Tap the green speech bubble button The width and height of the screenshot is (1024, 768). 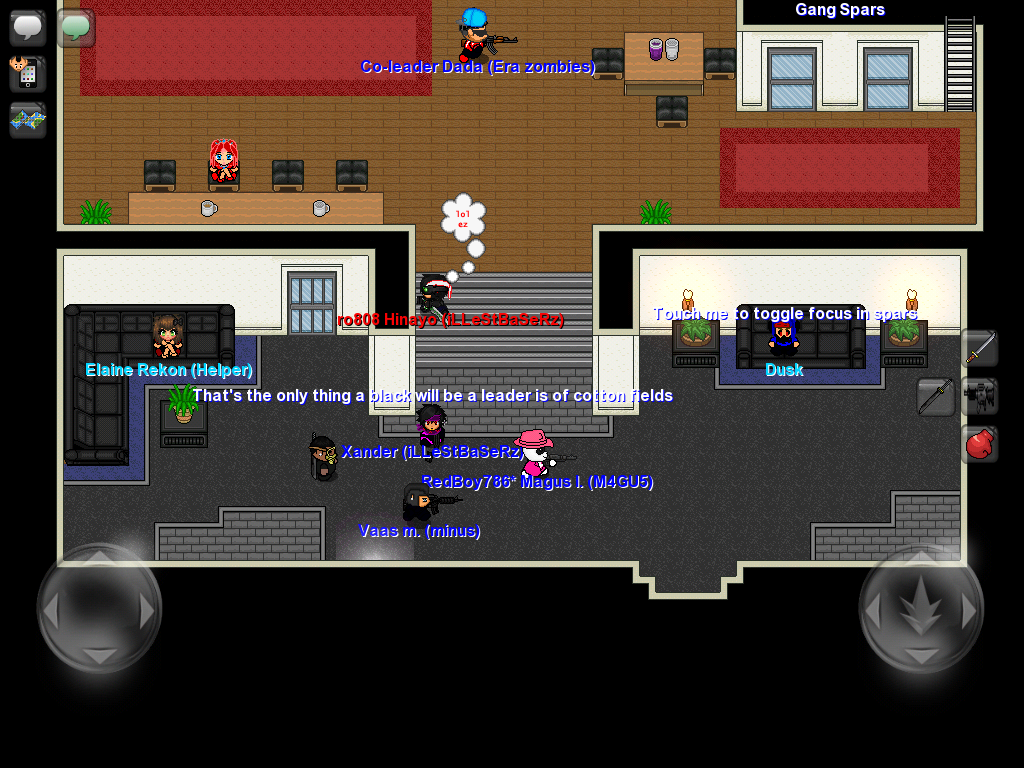75,27
